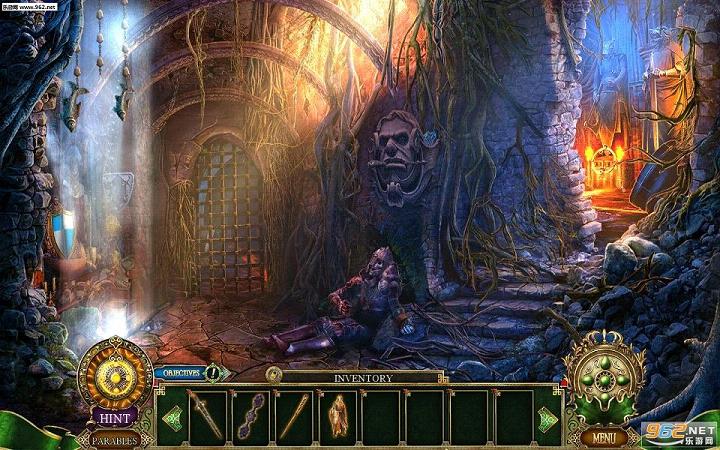The image size is (720, 450).
Task: Open the game Menu
Action: tap(603, 437)
